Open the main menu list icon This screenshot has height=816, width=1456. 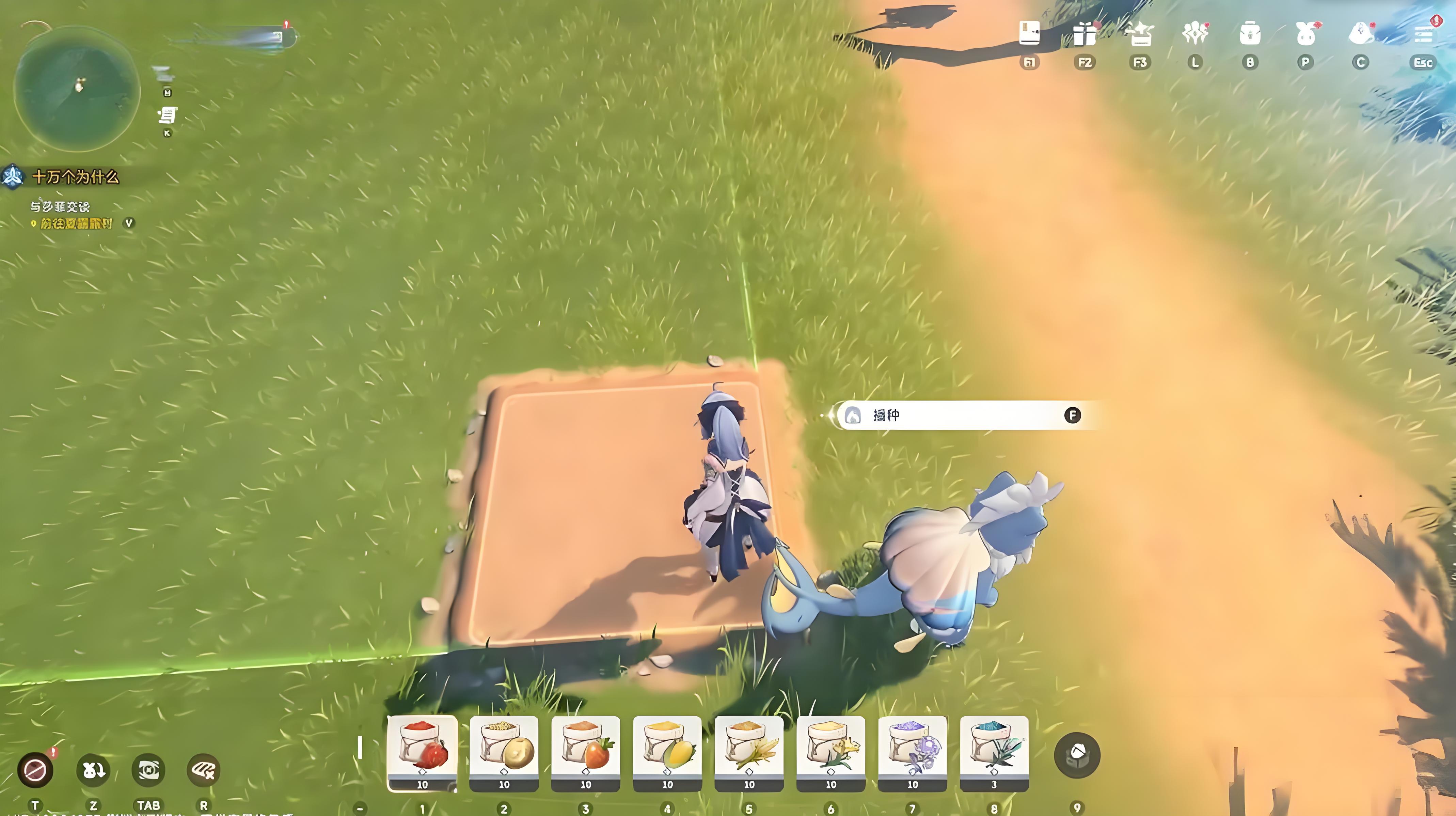coord(1423,34)
